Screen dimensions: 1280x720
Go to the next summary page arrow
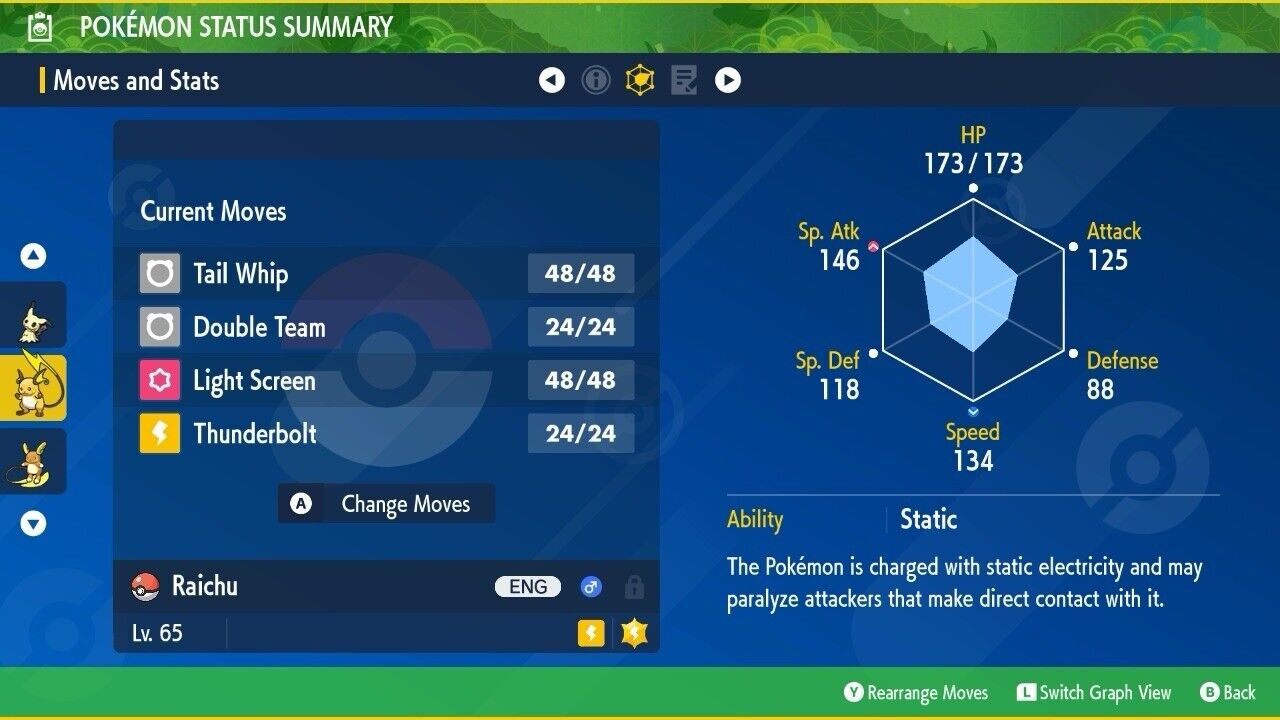click(728, 80)
